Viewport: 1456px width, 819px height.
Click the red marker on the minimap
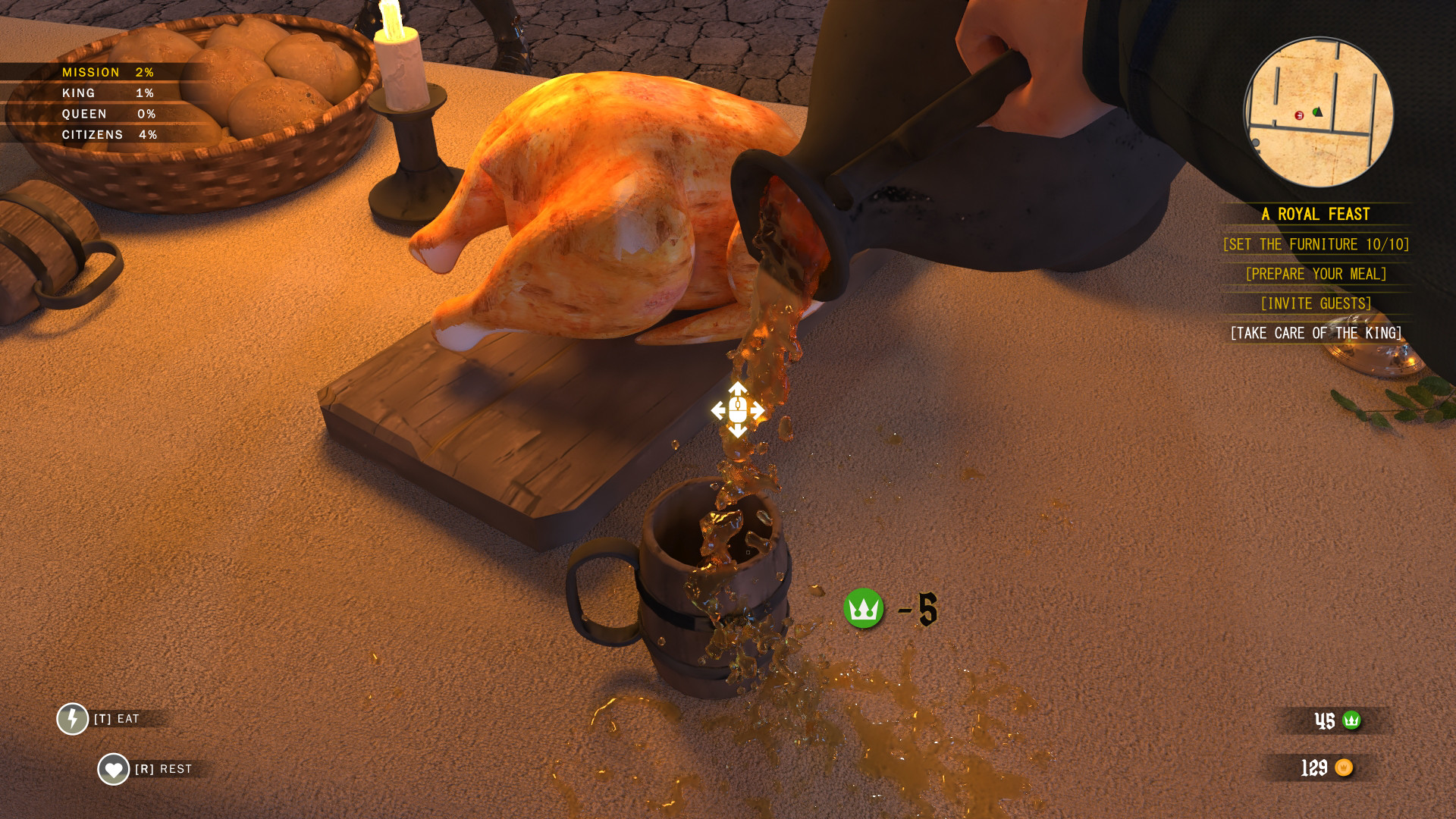click(x=1300, y=115)
